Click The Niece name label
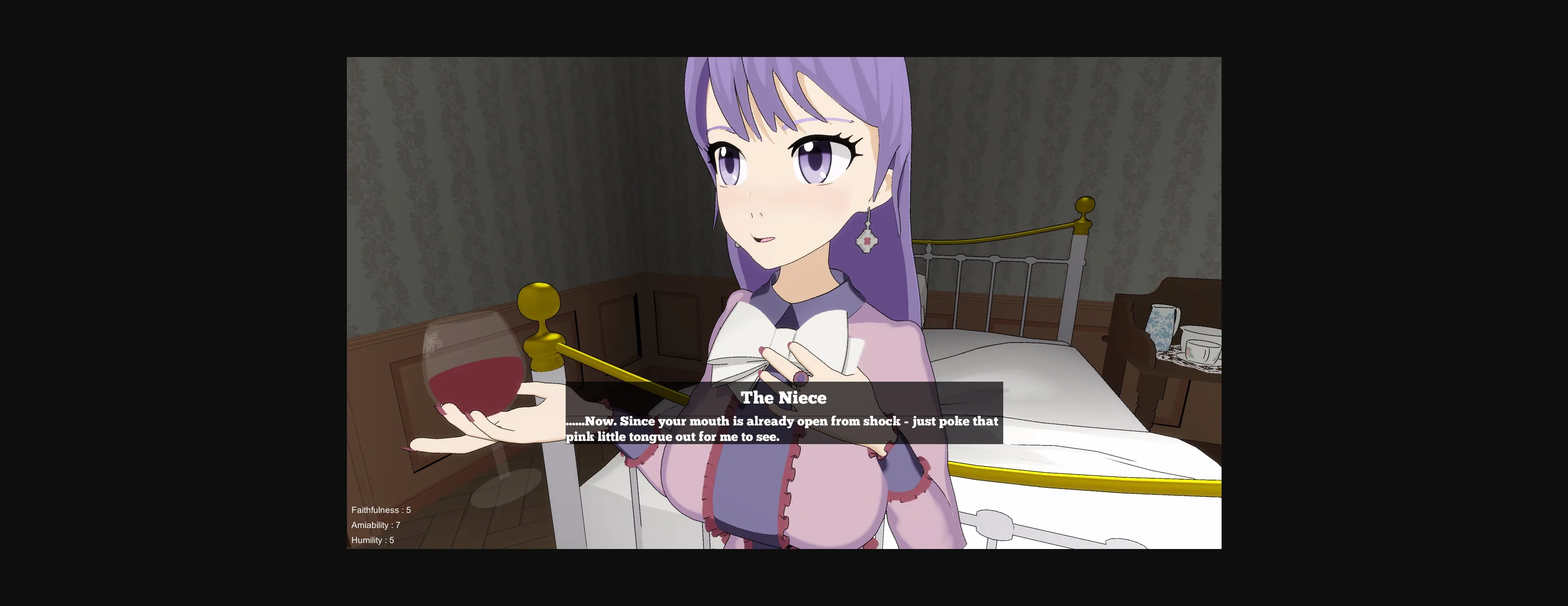Screen dimensions: 1568x606 (784, 398)
